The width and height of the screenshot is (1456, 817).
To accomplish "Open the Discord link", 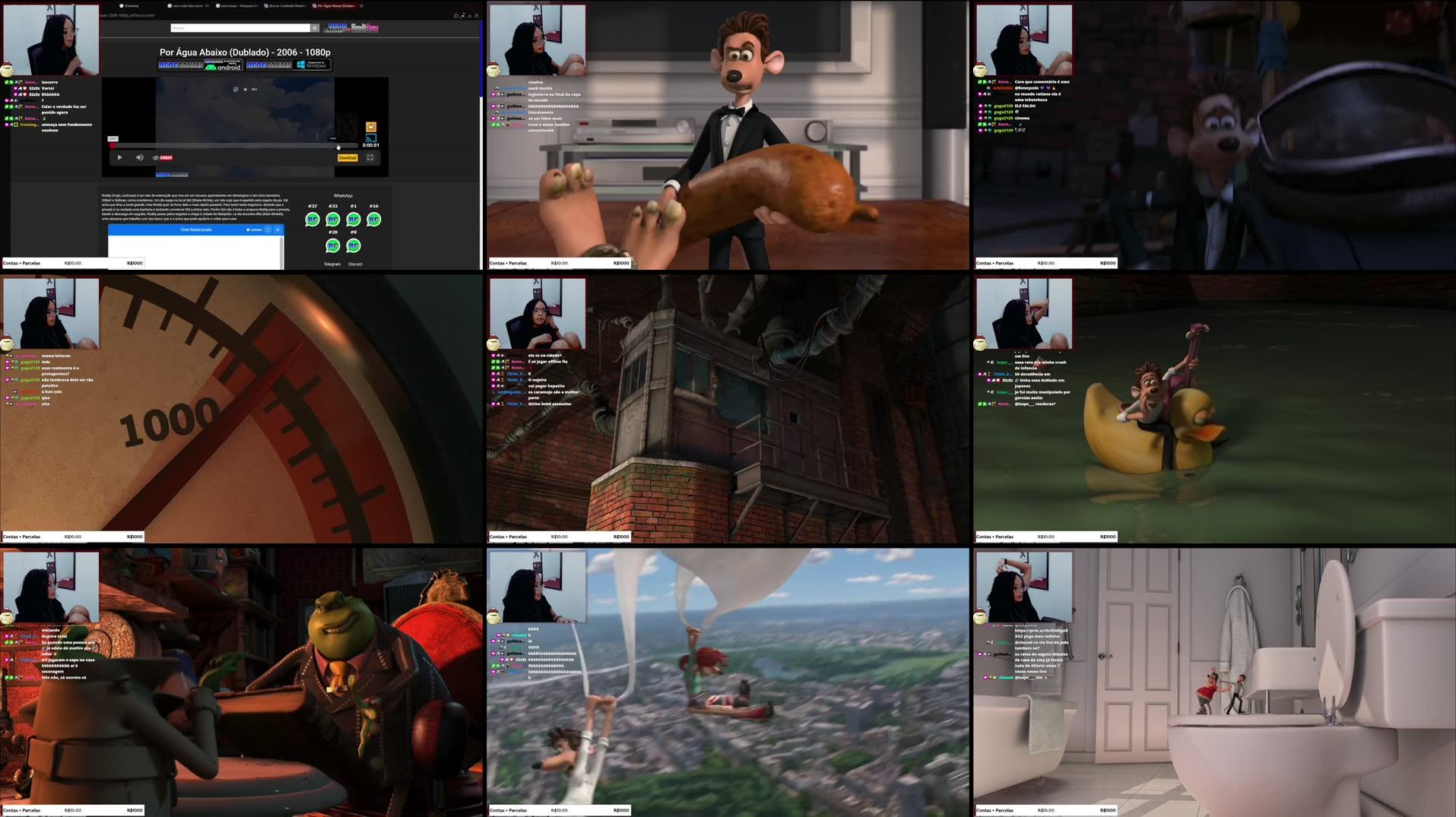I will click(x=355, y=264).
